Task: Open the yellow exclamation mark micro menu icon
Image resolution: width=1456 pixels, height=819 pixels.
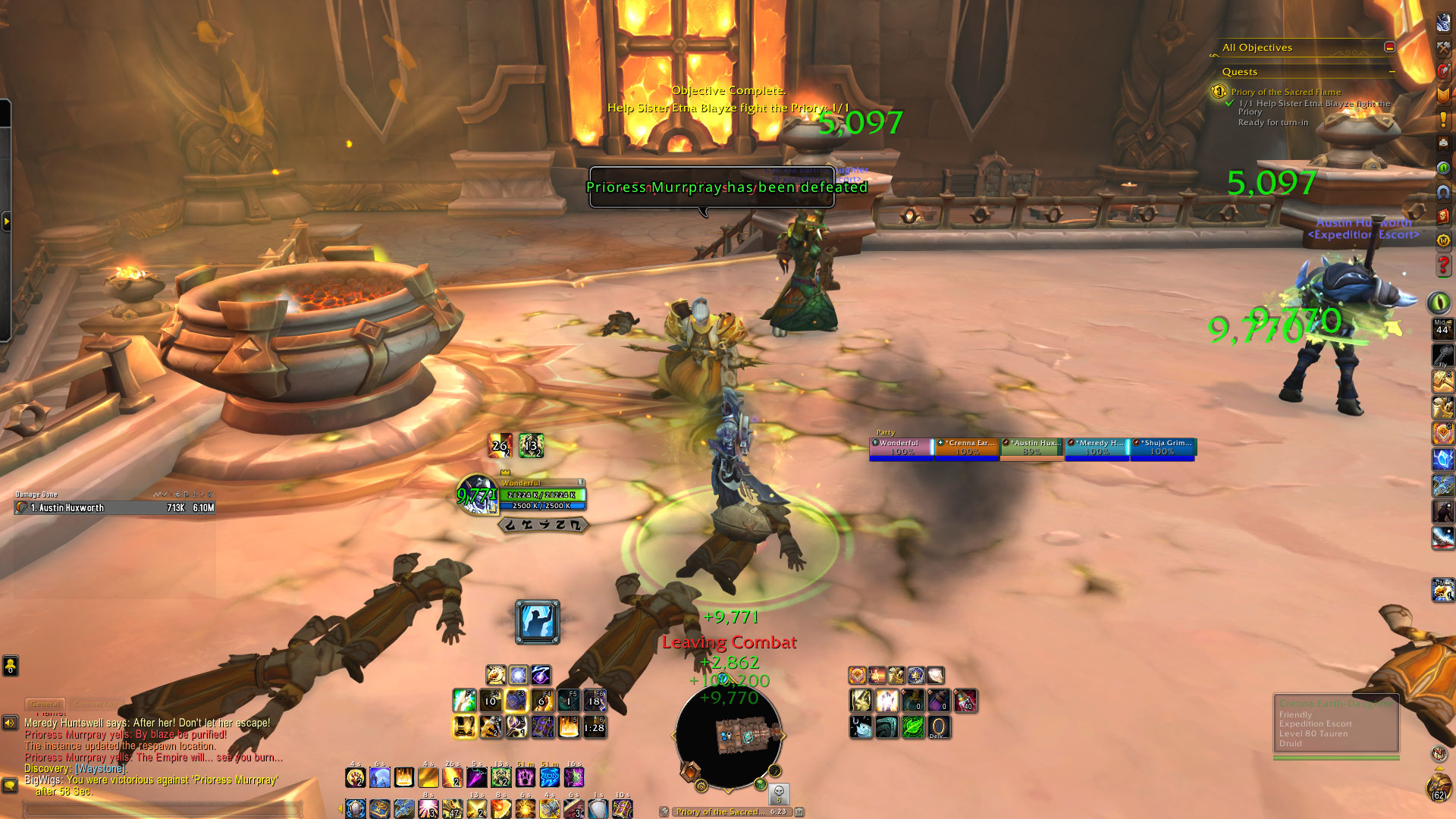Action: tap(1442, 120)
